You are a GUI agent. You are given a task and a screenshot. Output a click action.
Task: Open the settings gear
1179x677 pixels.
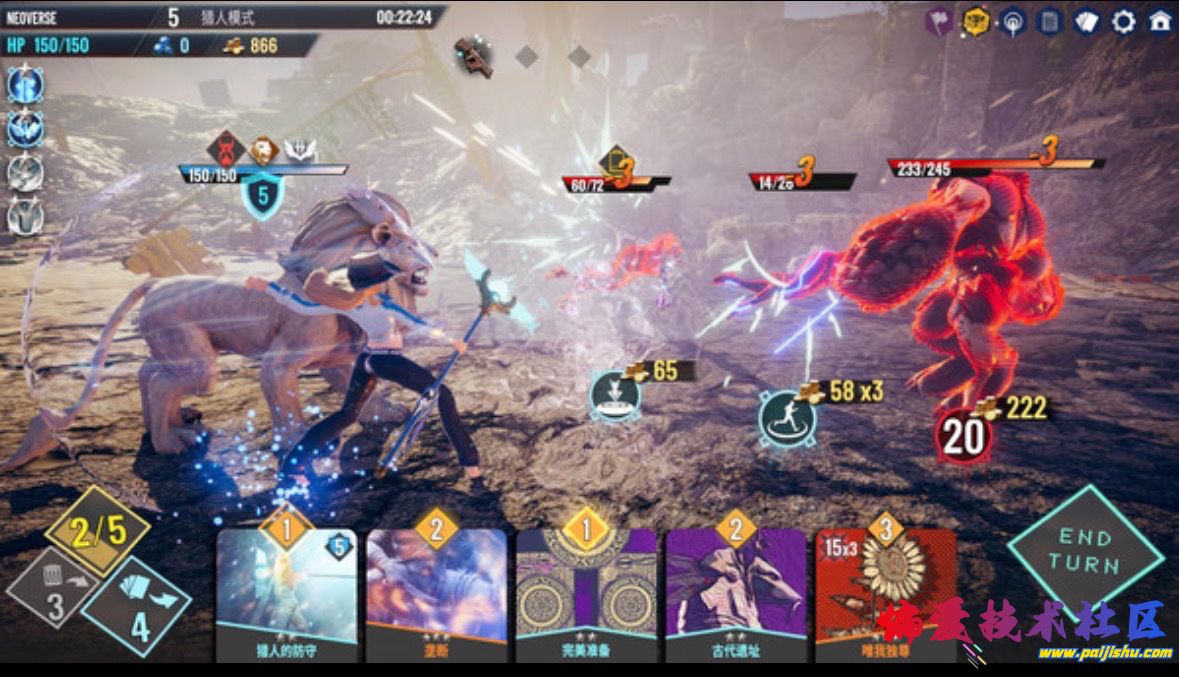pyautogui.click(x=1124, y=21)
